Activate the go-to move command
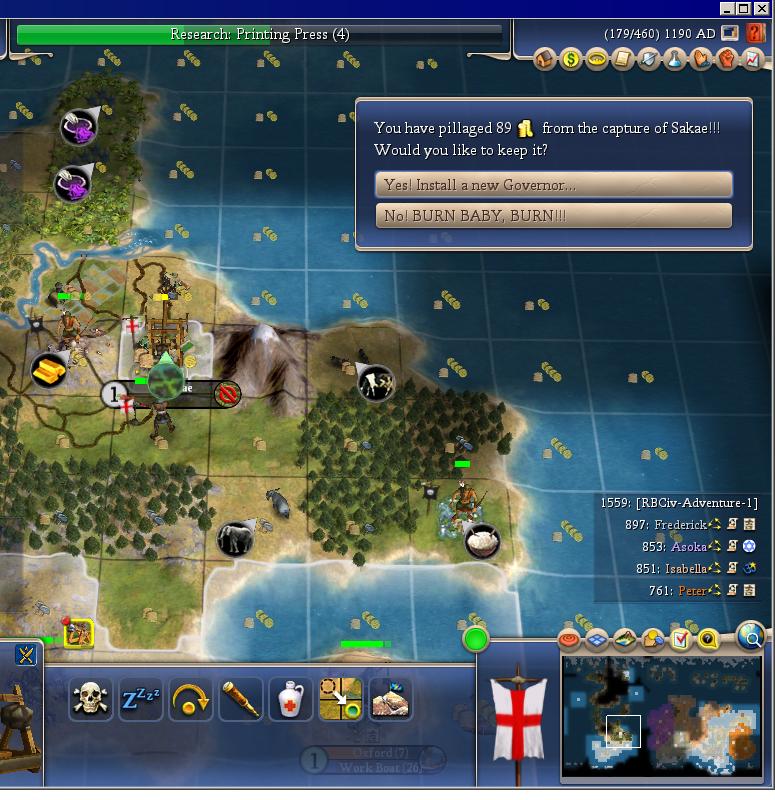This screenshot has height=800, width=775. [x=341, y=699]
